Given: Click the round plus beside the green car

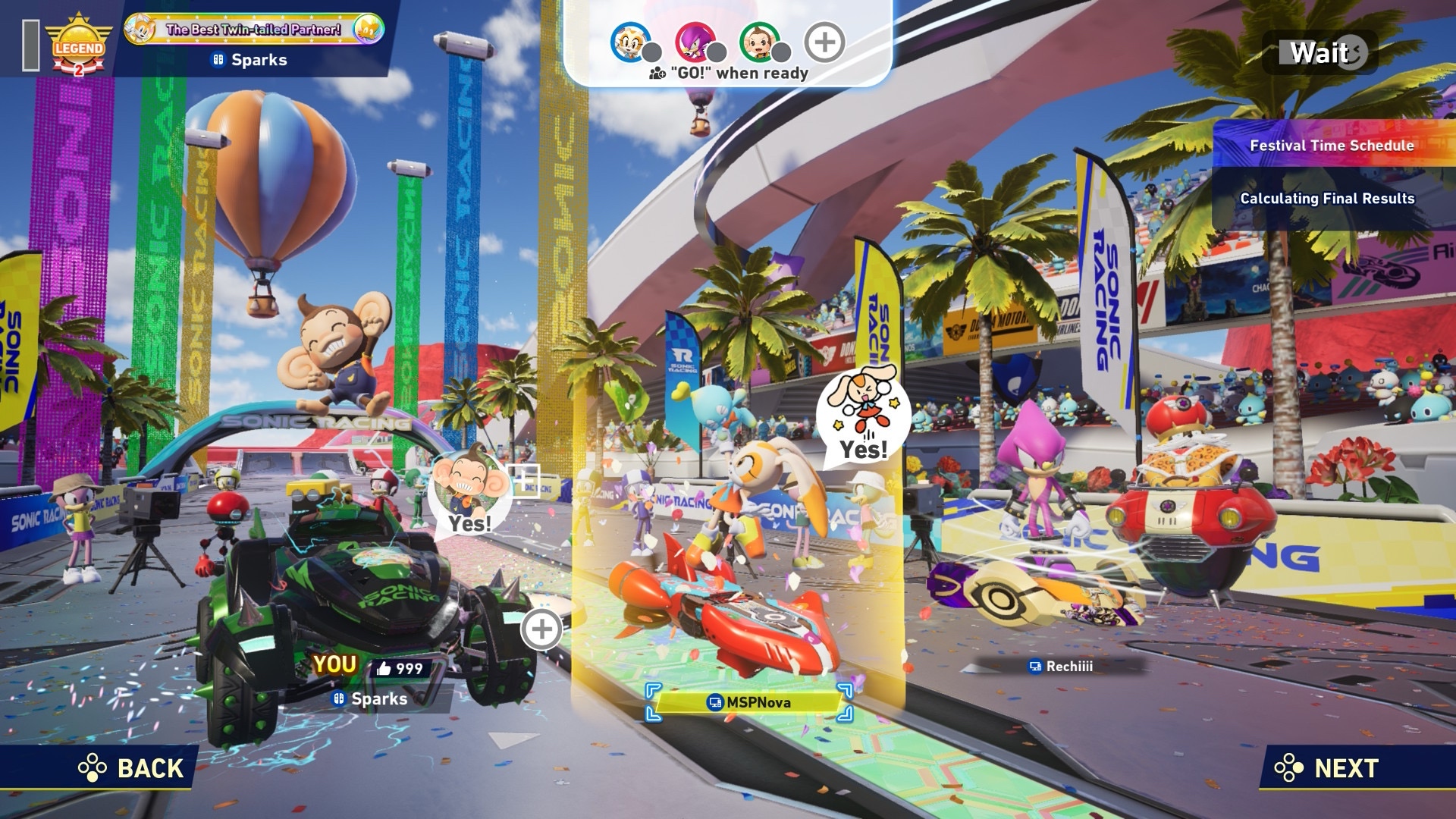Looking at the screenshot, I should click(541, 629).
